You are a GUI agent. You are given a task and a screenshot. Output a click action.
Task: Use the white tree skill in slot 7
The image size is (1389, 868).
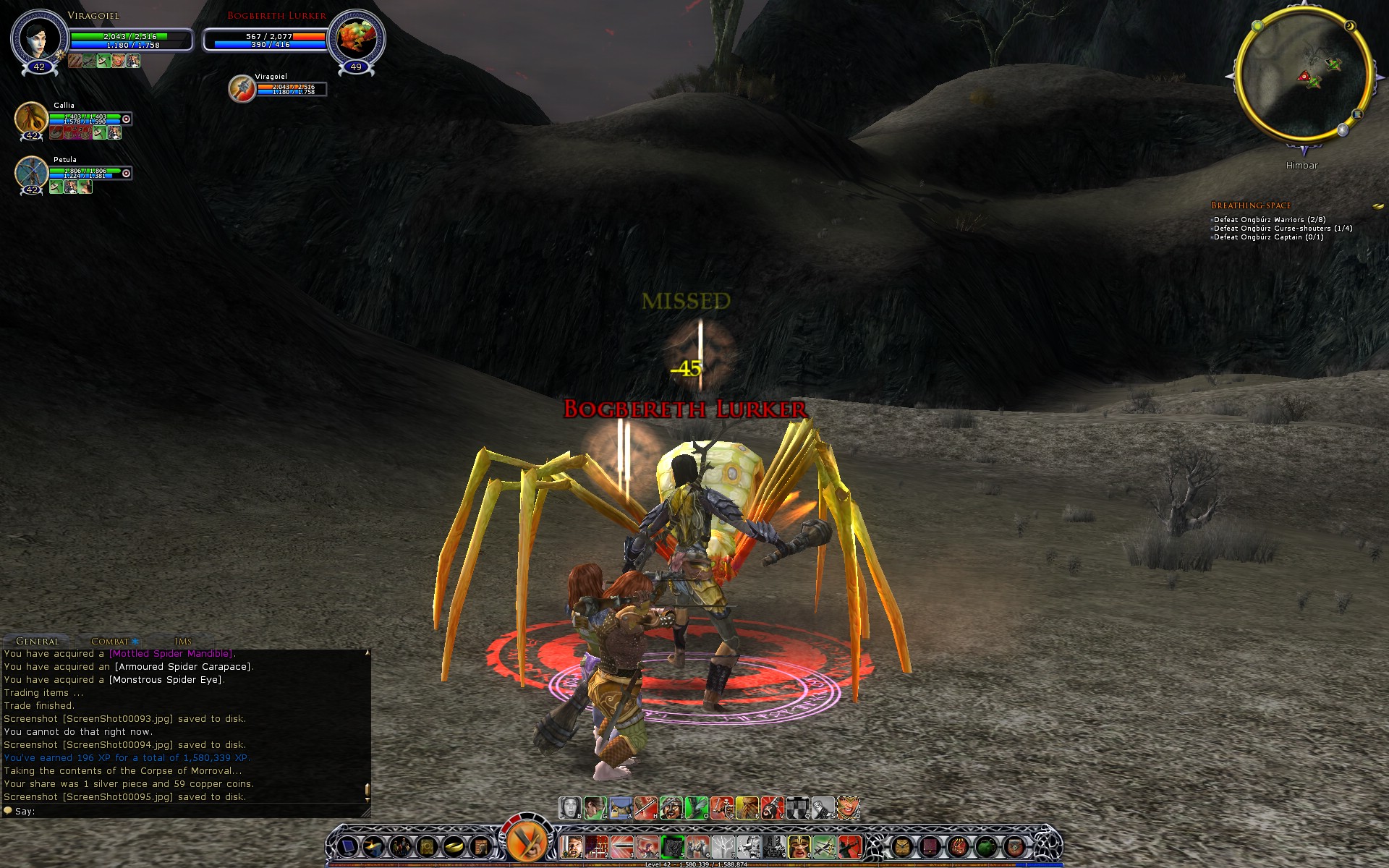723,846
